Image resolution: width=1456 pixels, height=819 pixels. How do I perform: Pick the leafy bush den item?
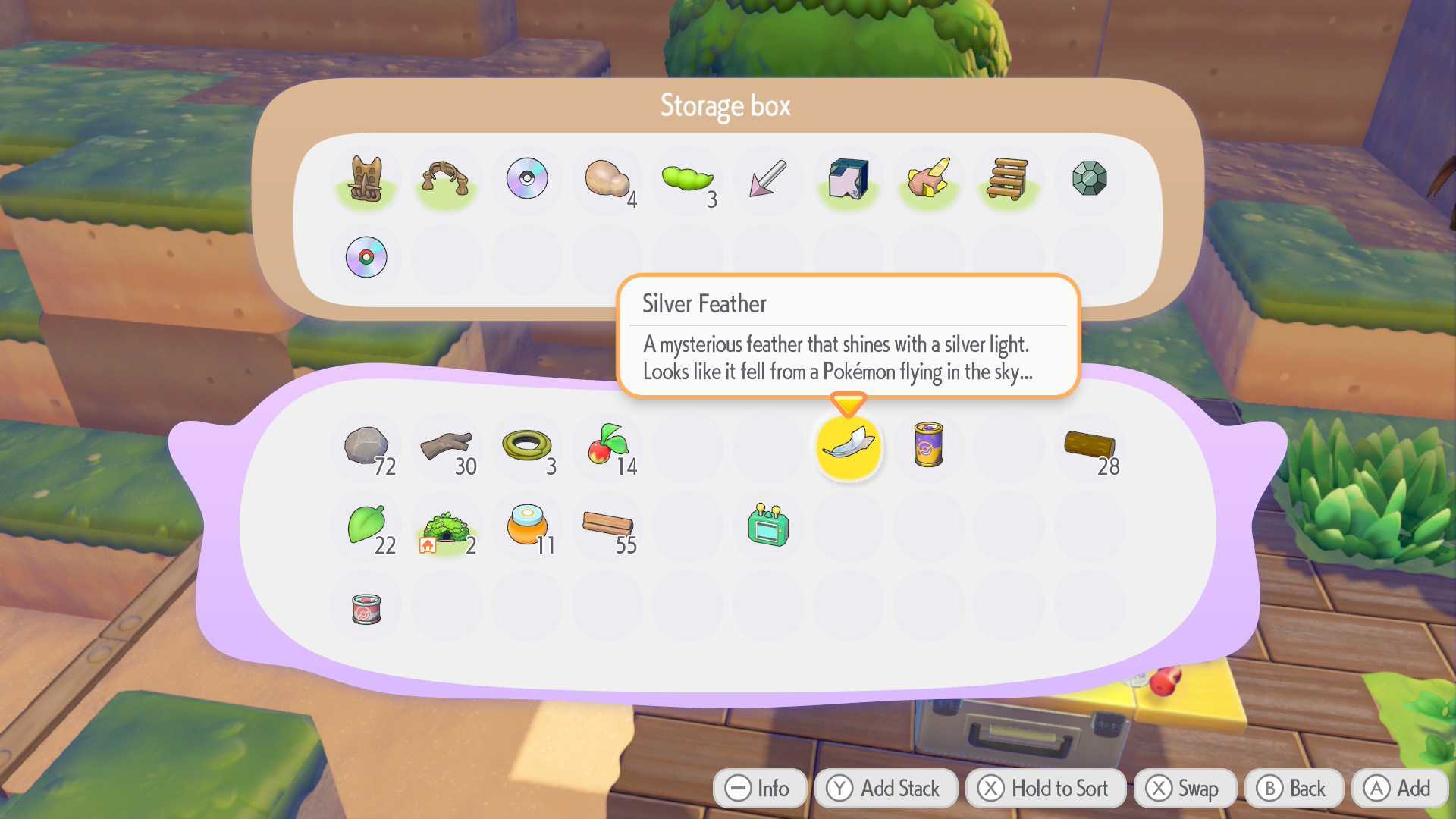coord(447,527)
